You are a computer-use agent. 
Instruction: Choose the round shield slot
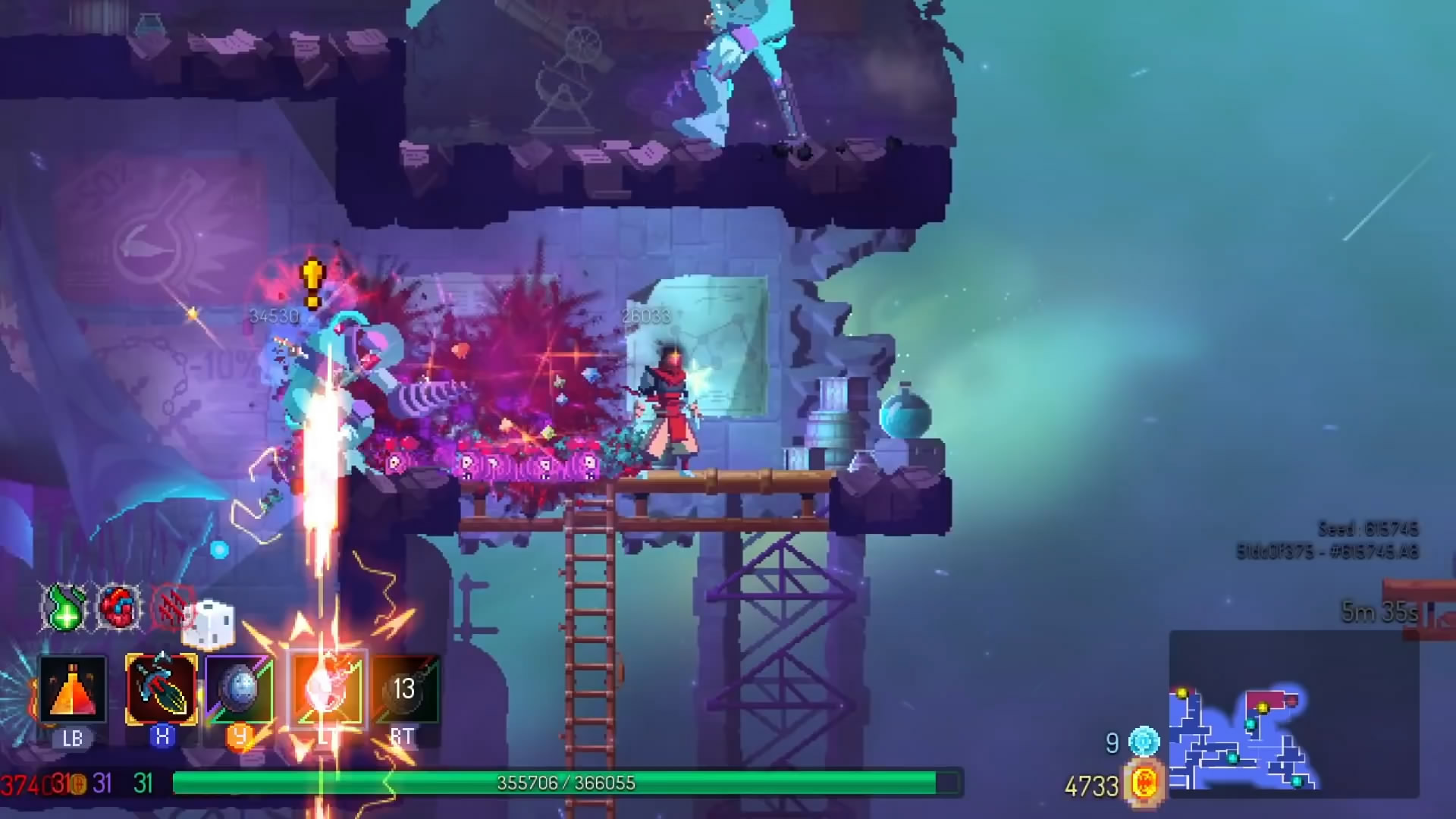pyautogui.click(x=240, y=689)
